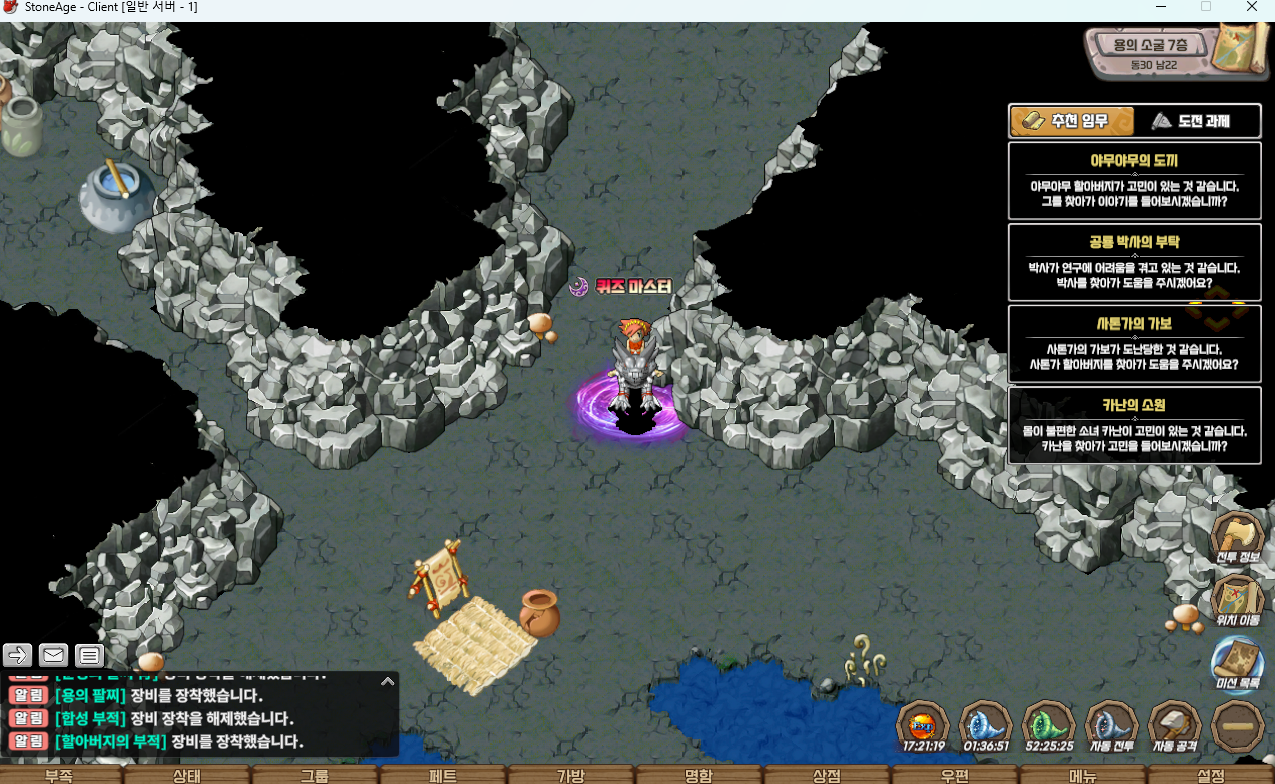Open the 페트 (pet) menu
The width and height of the screenshot is (1275, 784).
pyautogui.click(x=443, y=776)
